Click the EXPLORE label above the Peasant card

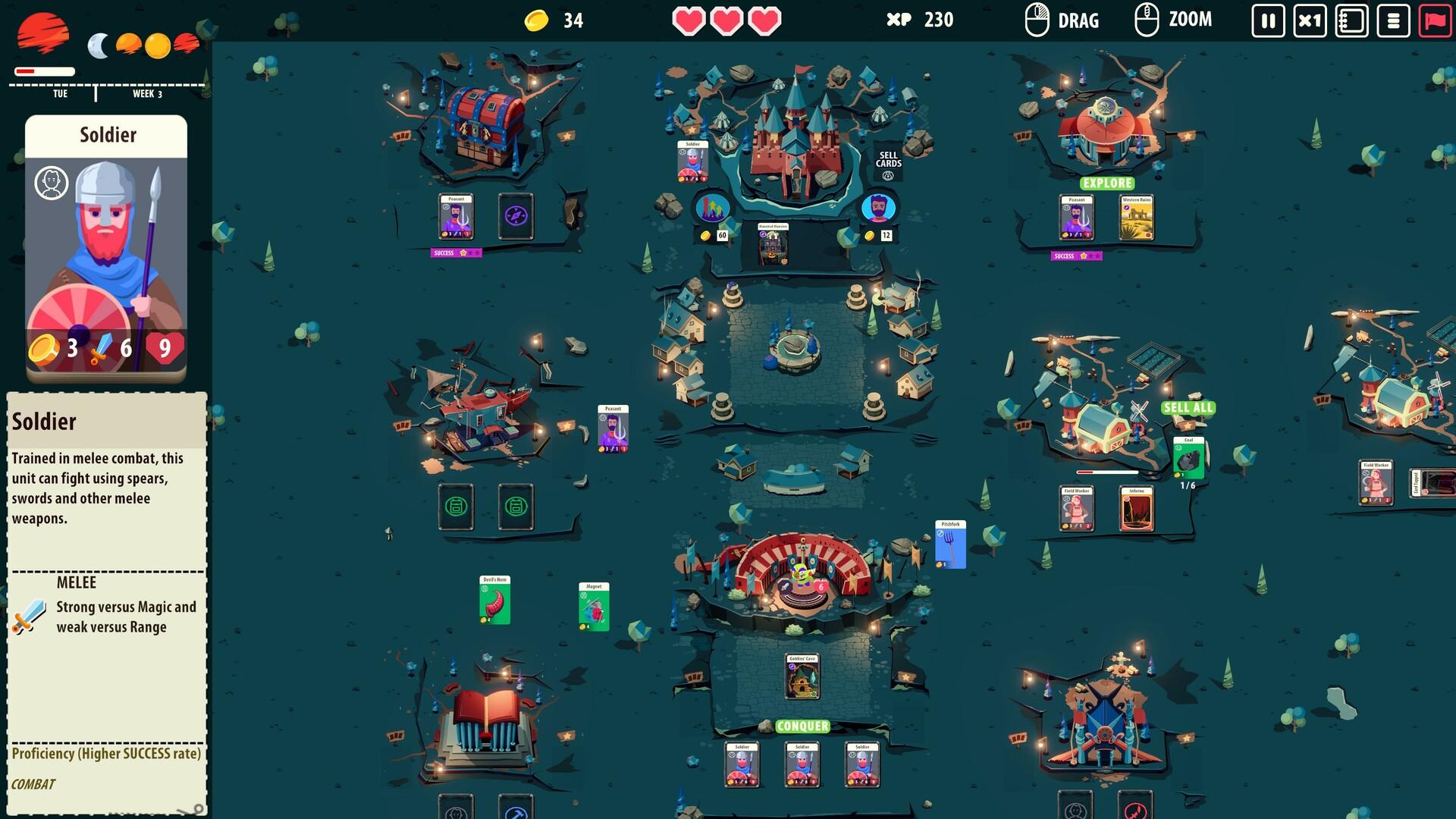[x=1106, y=182]
